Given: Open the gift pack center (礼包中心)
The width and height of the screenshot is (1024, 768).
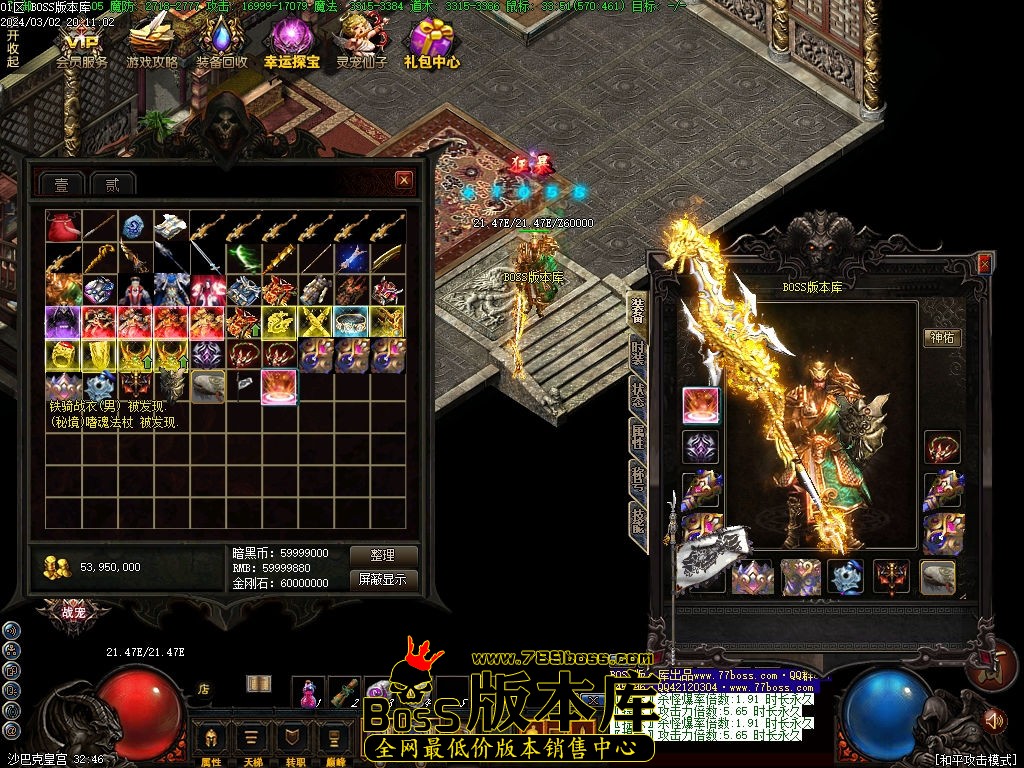Looking at the screenshot, I should click(x=432, y=47).
